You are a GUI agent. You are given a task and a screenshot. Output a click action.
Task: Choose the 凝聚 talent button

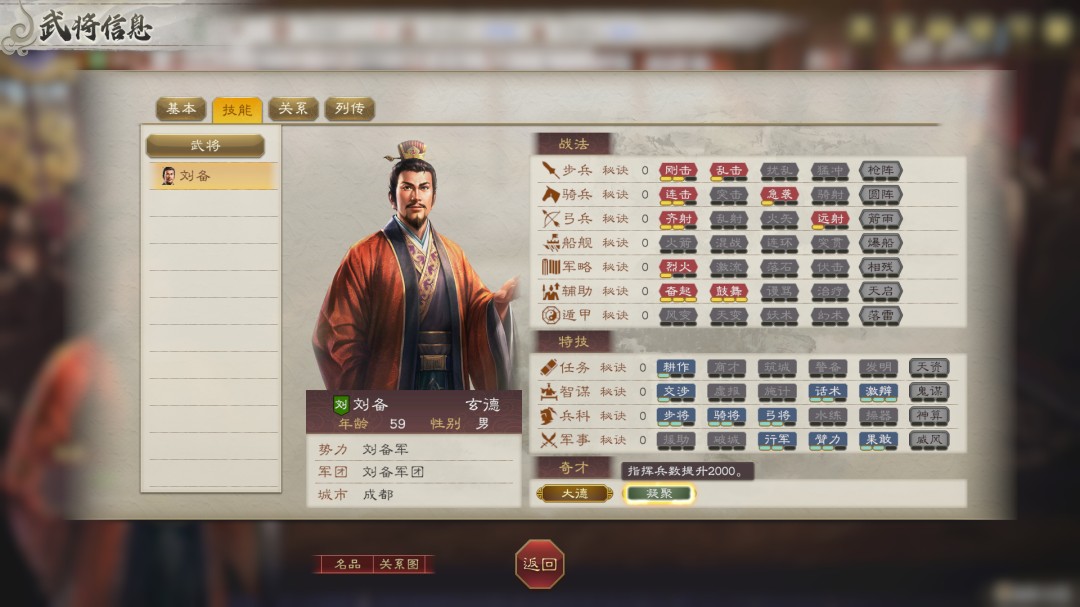pos(658,493)
